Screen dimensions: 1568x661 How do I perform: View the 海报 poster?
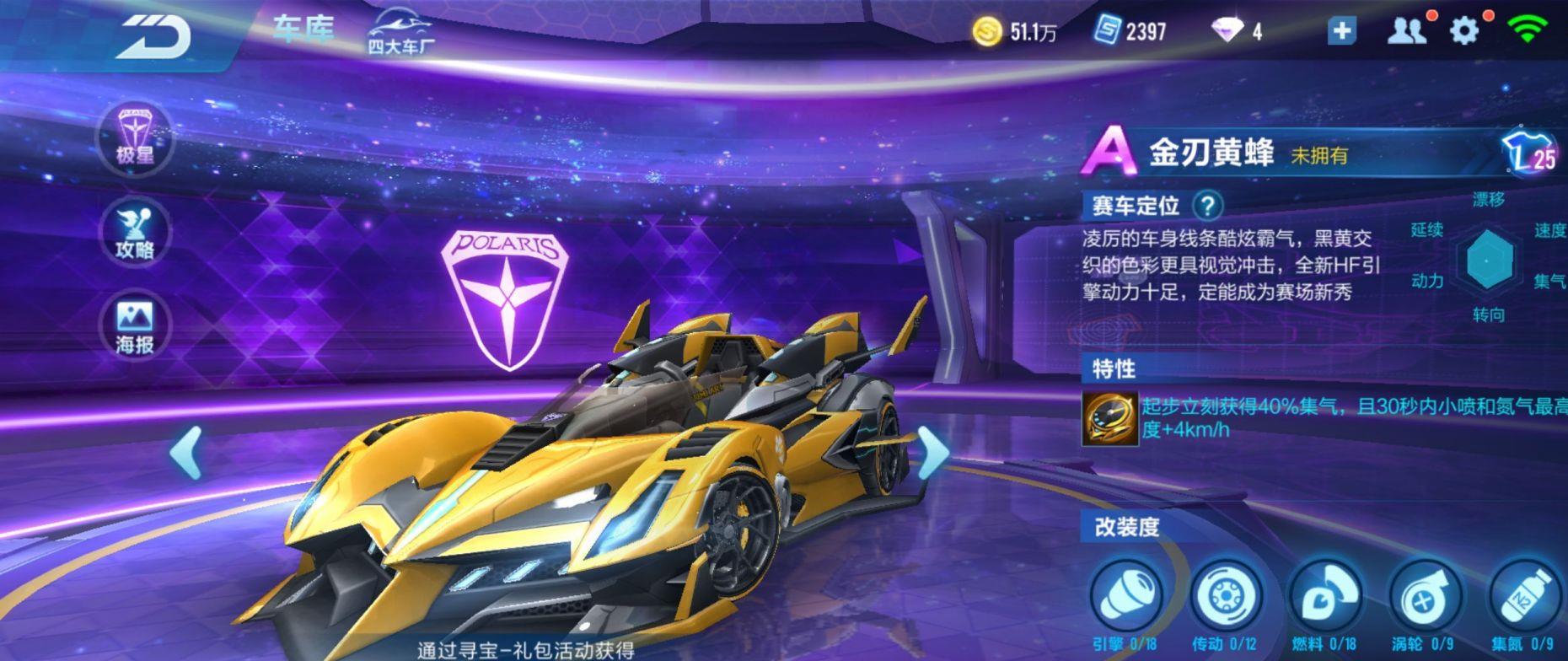click(x=135, y=326)
